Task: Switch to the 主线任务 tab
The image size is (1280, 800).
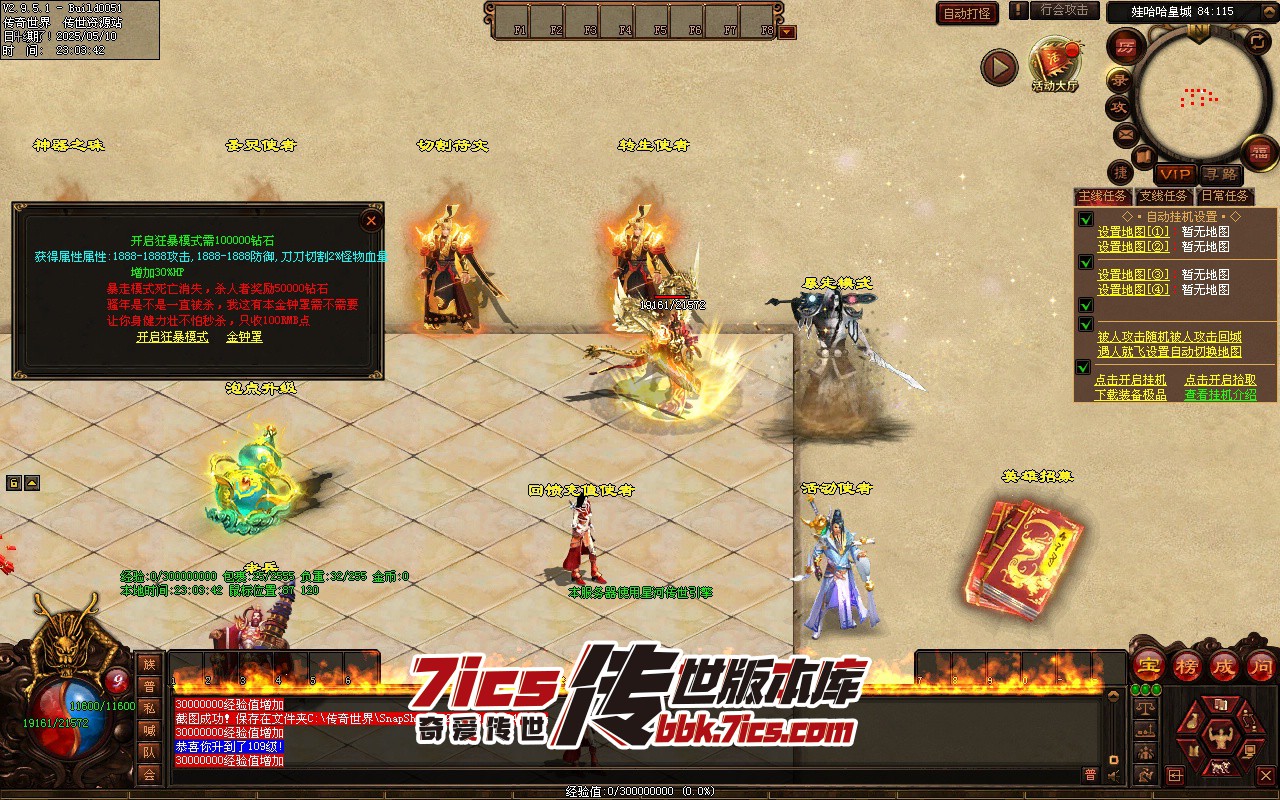Action: click(1102, 196)
